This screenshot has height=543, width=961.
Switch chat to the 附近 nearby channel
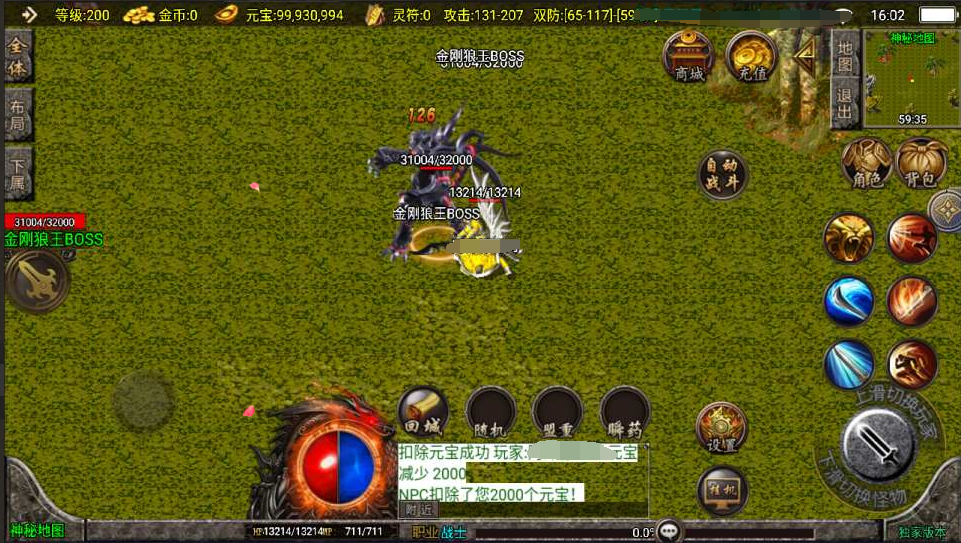(418, 509)
